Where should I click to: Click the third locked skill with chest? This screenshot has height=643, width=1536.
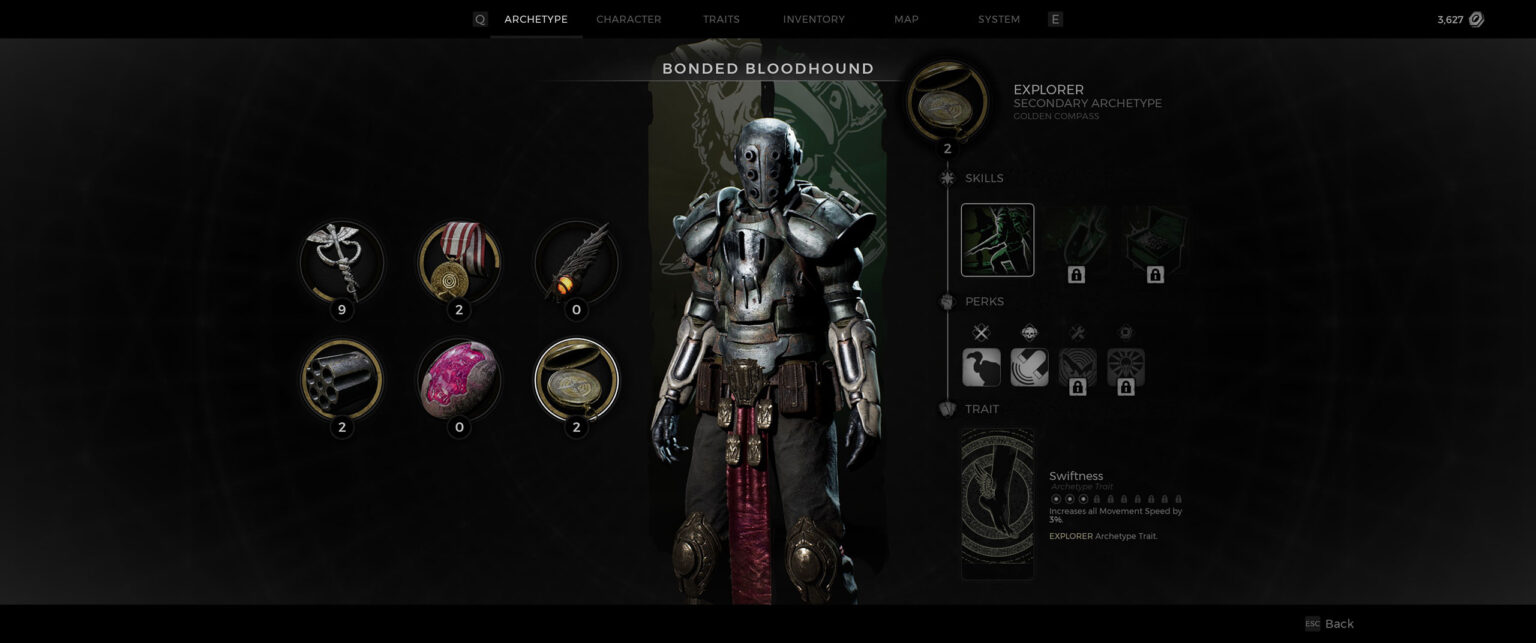(x=1155, y=242)
